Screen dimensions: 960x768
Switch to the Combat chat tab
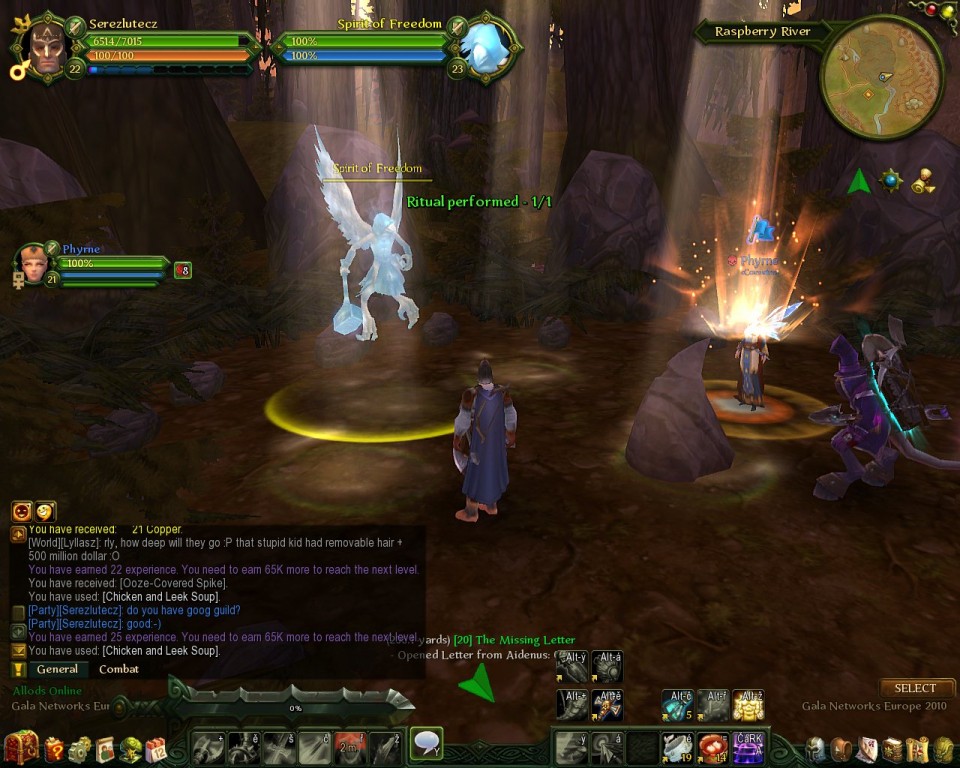pyautogui.click(x=119, y=669)
